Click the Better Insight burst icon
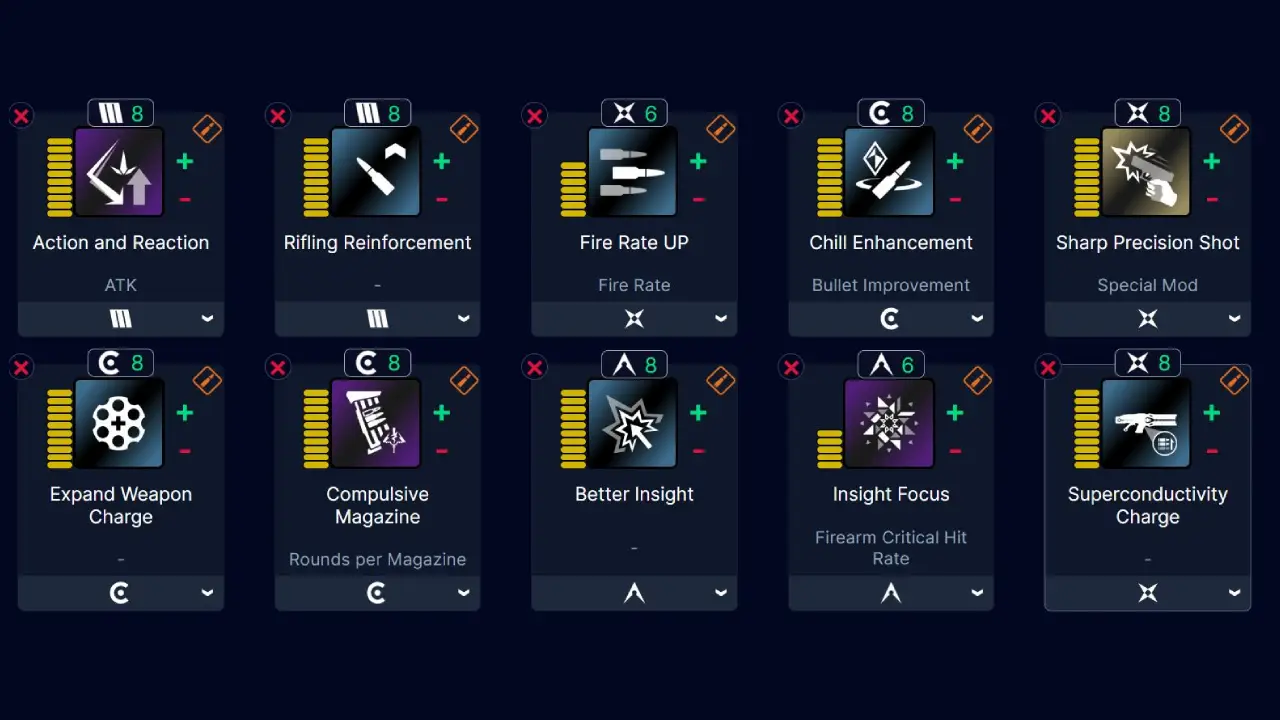 [x=634, y=423]
